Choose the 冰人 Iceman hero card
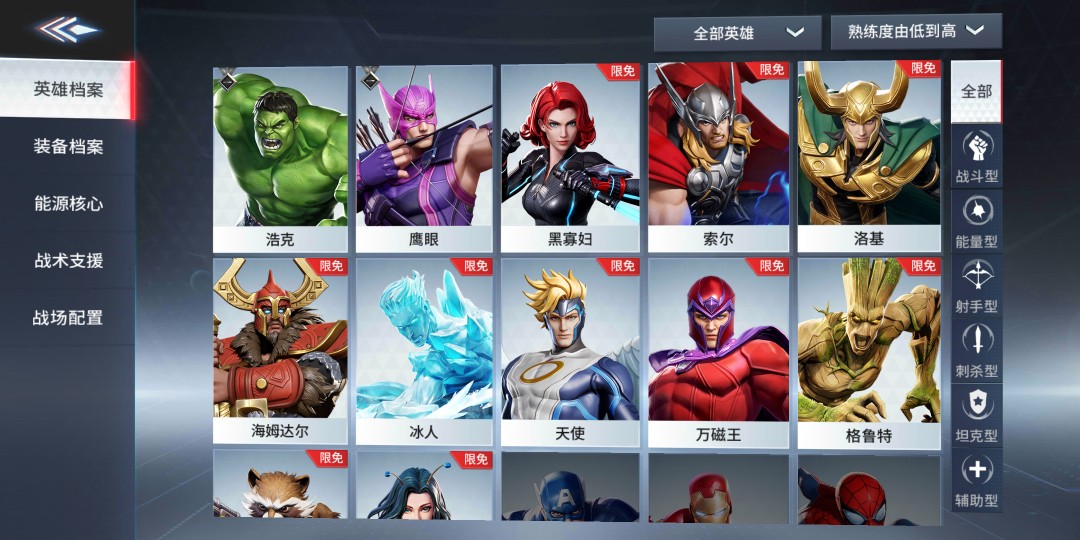The width and height of the screenshot is (1080, 540). (424, 352)
